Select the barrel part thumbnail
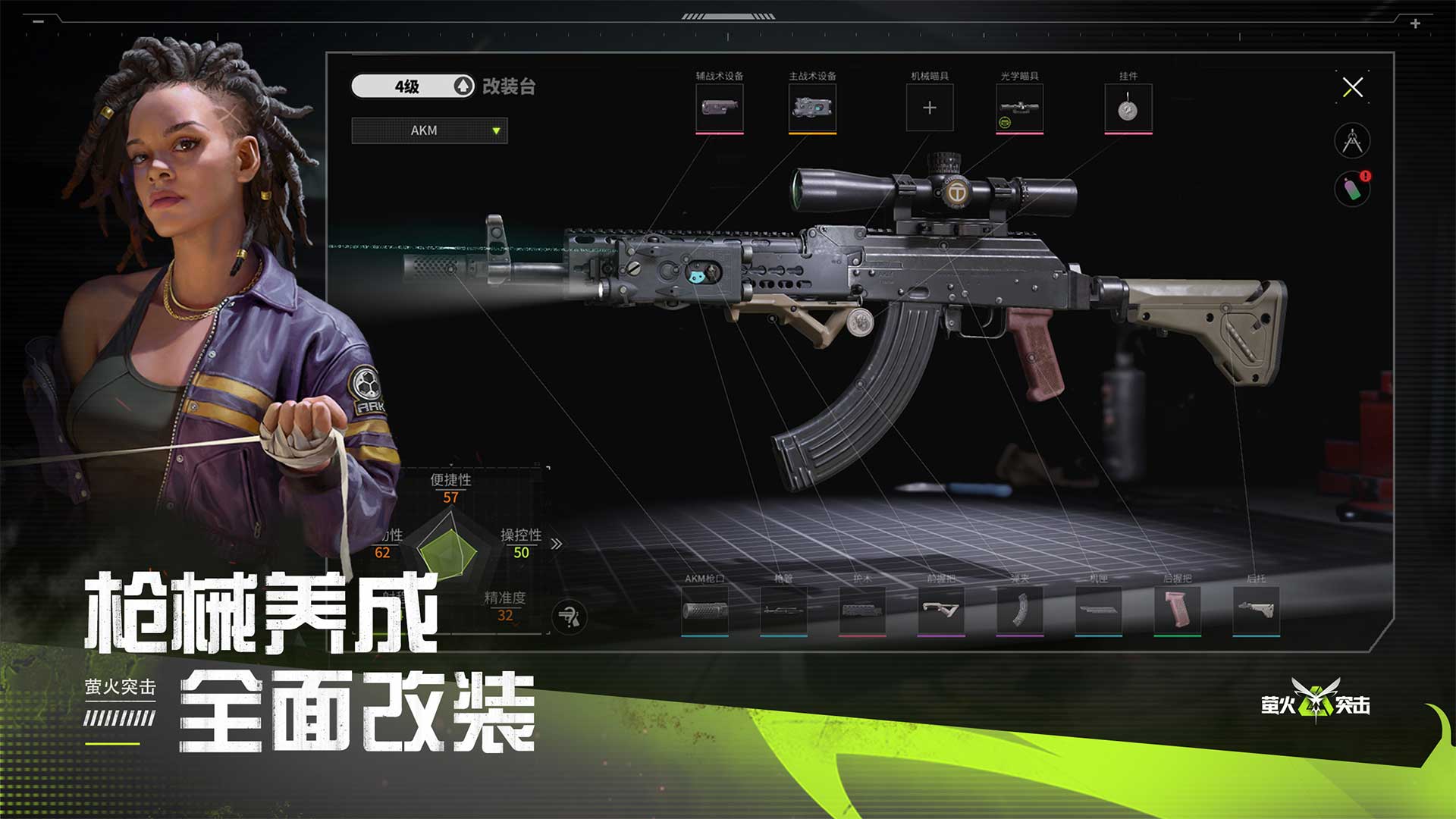The height and width of the screenshot is (819, 1456). [x=784, y=610]
